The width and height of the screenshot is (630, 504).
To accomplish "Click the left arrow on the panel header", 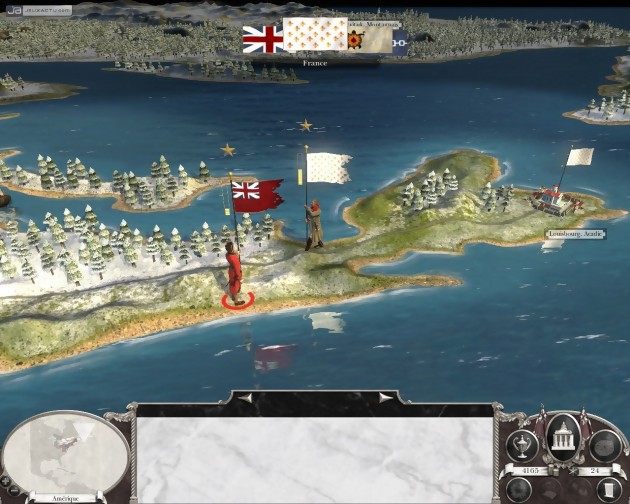I will pos(245,398).
